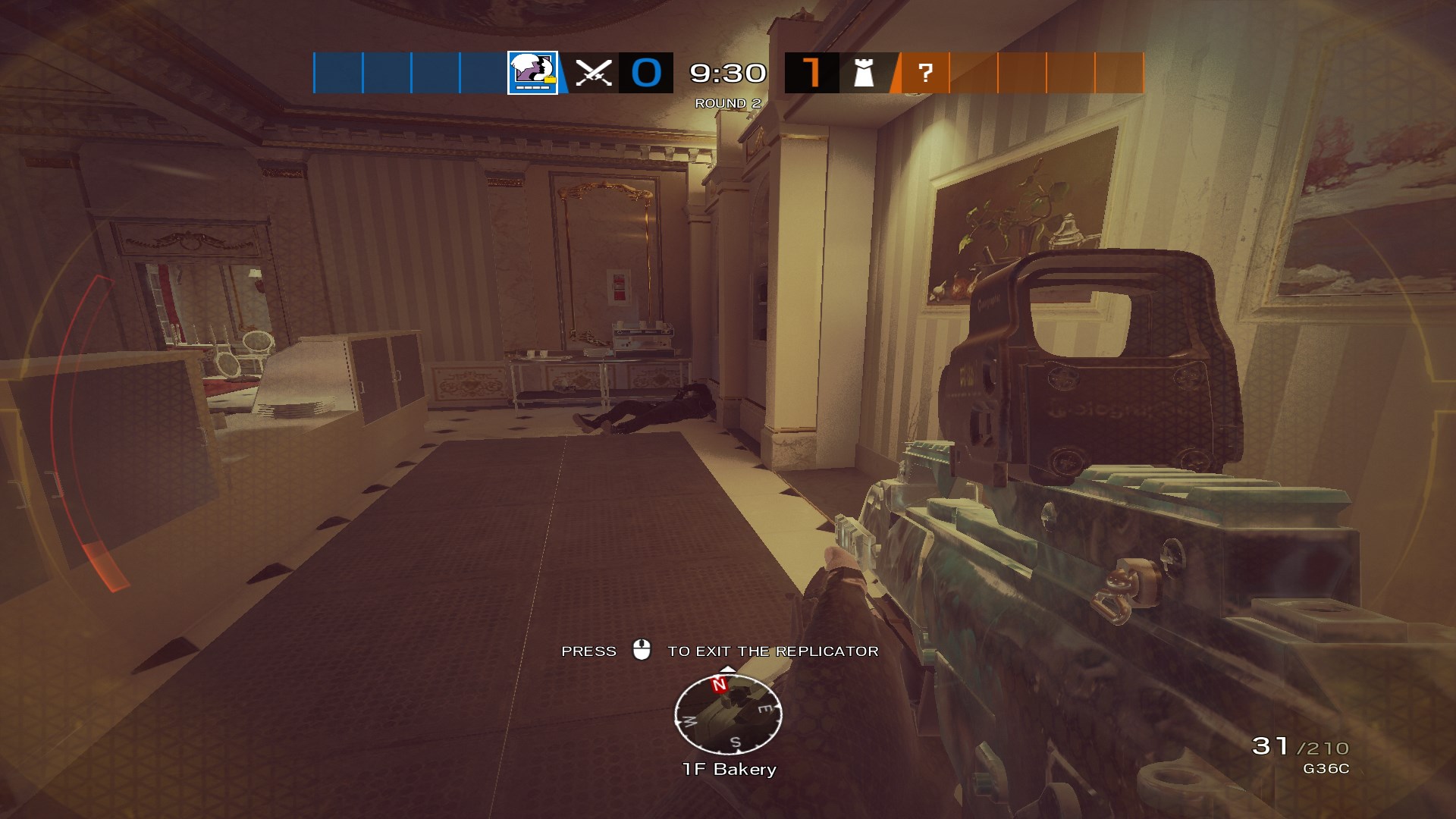The image size is (1456, 819).
Task: Click the white rook defender icon
Action: click(864, 74)
